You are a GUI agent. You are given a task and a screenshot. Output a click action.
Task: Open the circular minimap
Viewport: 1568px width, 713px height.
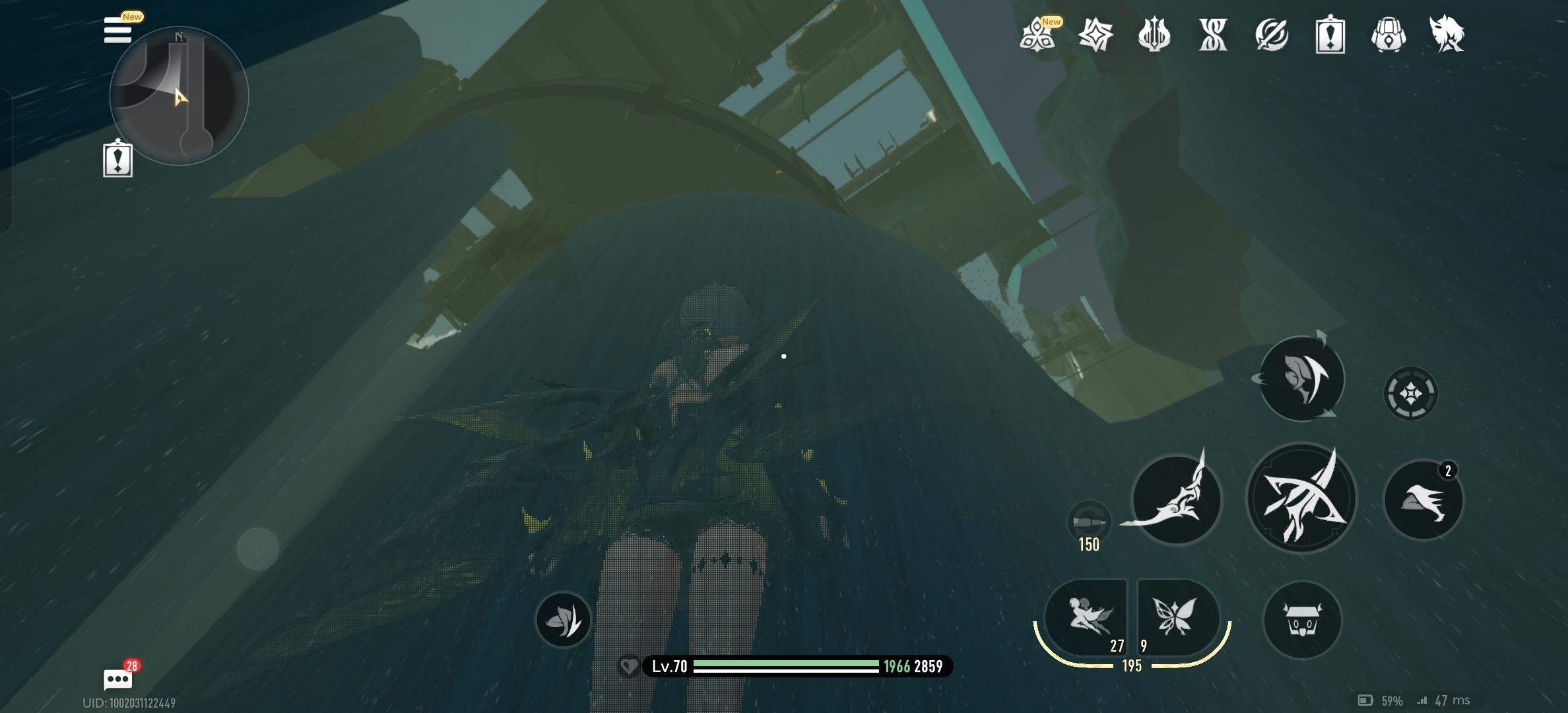pos(179,96)
